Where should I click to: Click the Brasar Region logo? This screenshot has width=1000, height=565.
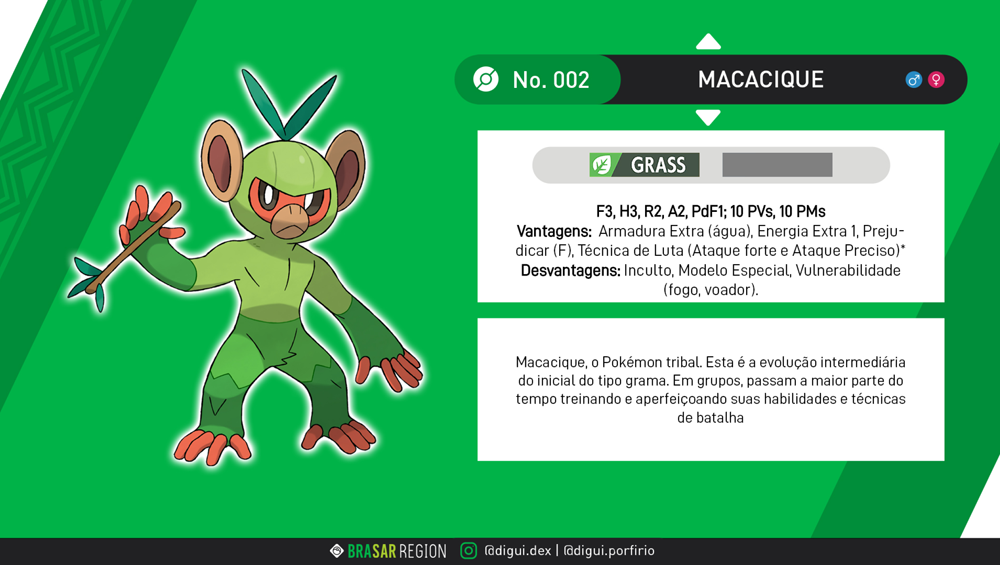[x=388, y=551]
